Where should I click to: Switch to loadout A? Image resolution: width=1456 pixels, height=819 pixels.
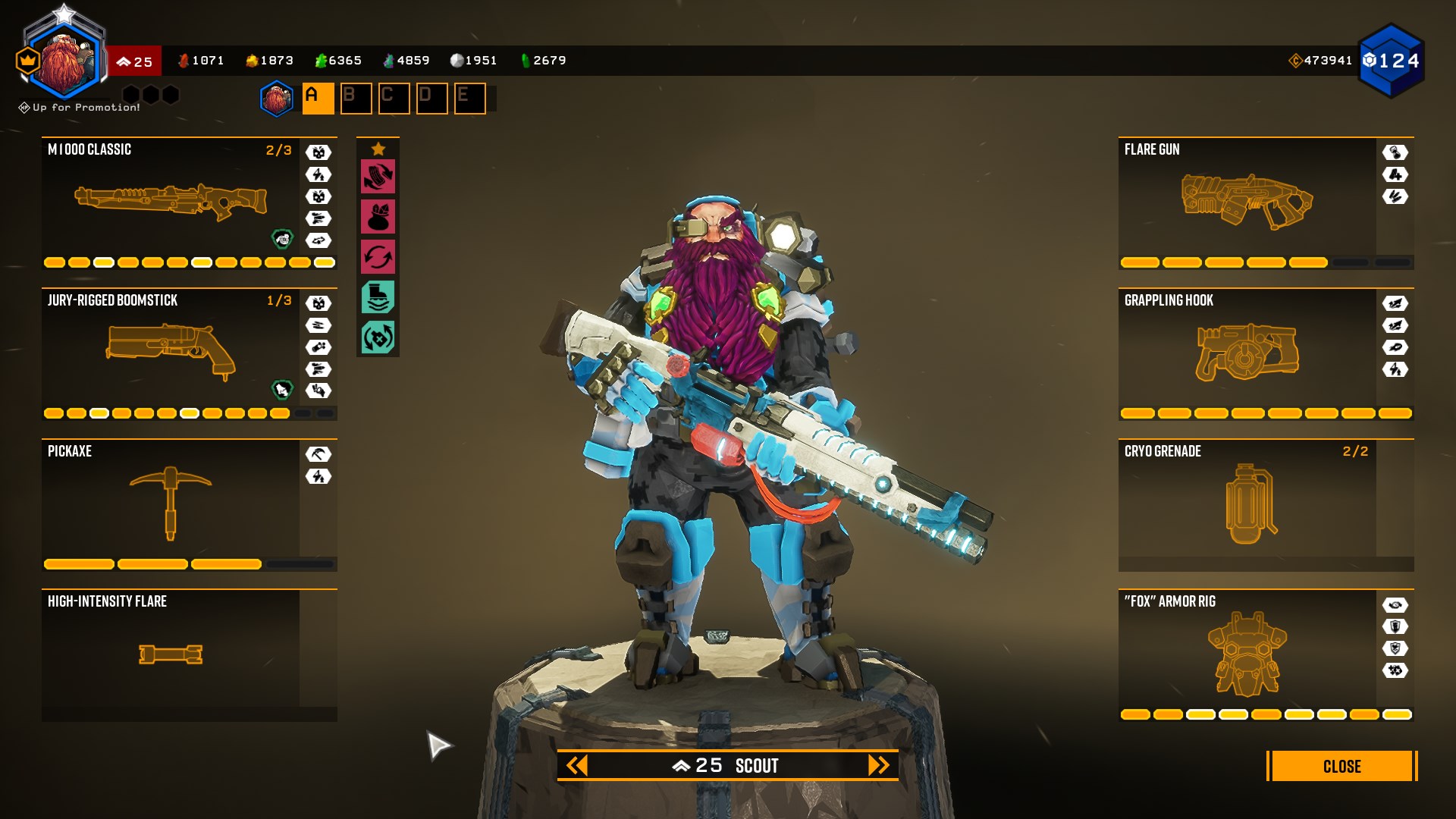pyautogui.click(x=318, y=99)
